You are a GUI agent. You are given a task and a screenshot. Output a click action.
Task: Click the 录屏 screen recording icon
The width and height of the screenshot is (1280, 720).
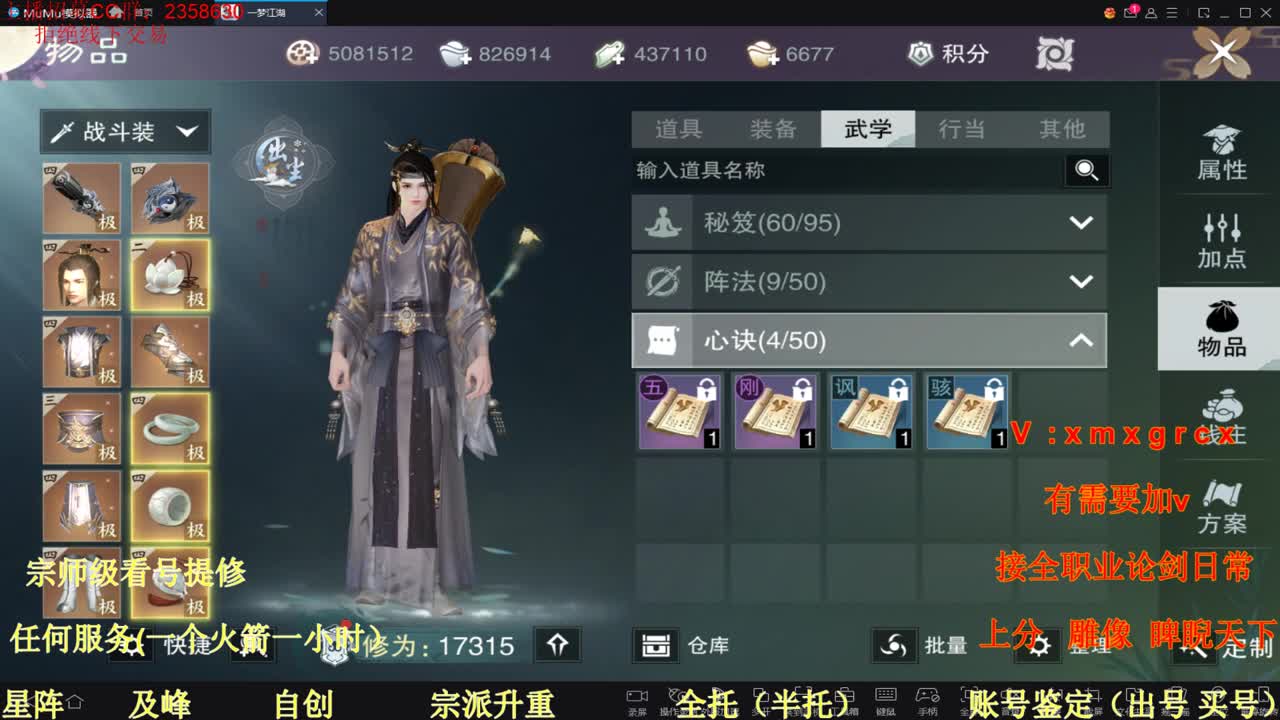[x=636, y=693]
